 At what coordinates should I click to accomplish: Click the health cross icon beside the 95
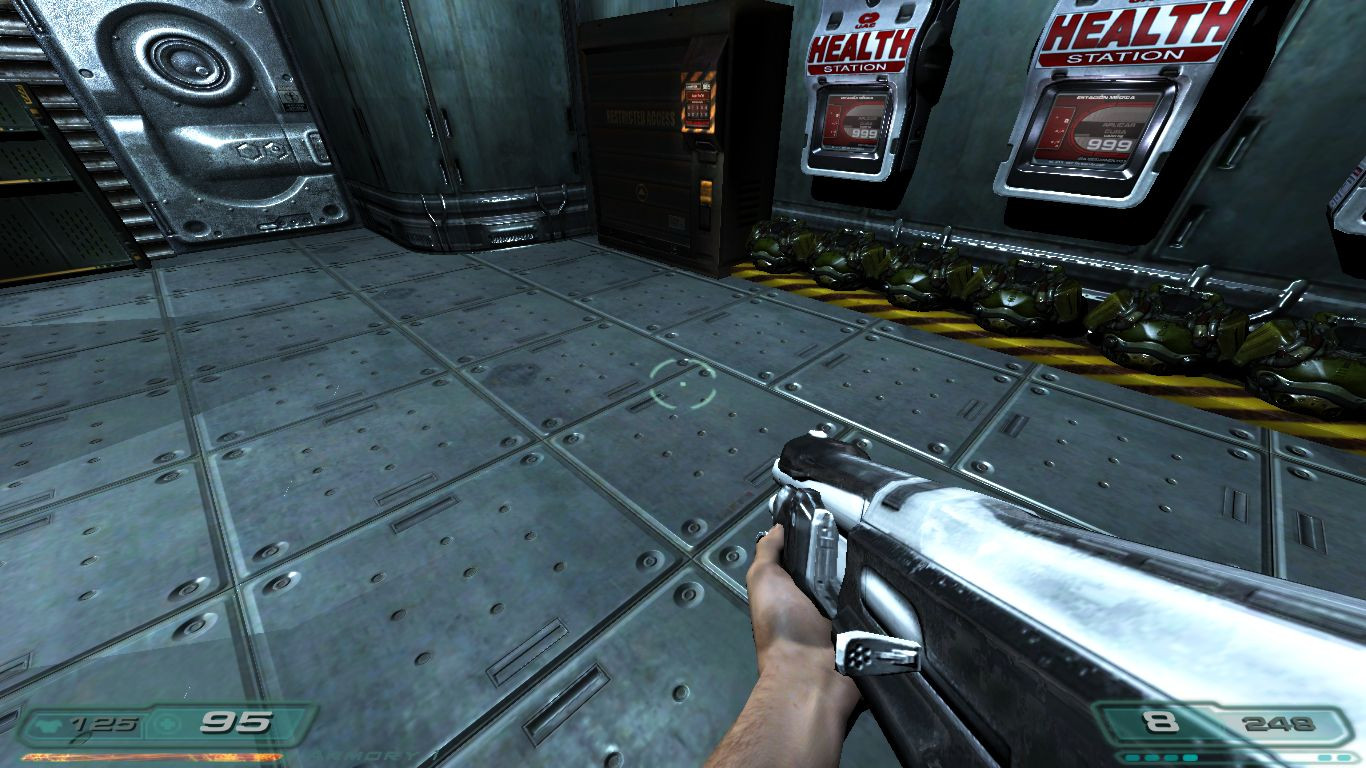[167, 723]
